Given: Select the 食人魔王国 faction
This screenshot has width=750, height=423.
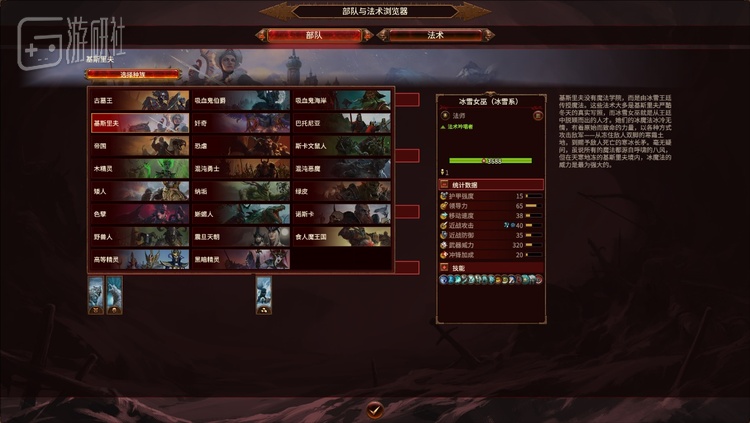Looking at the screenshot, I should [342, 237].
